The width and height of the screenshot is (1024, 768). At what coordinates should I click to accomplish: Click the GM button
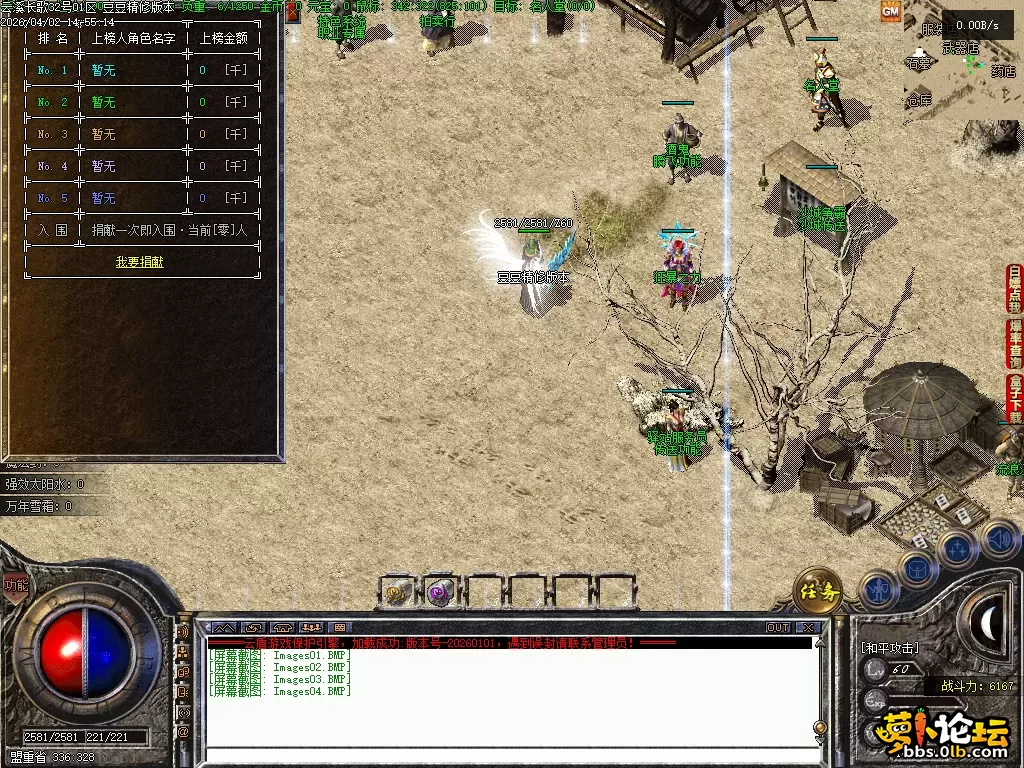click(x=890, y=11)
